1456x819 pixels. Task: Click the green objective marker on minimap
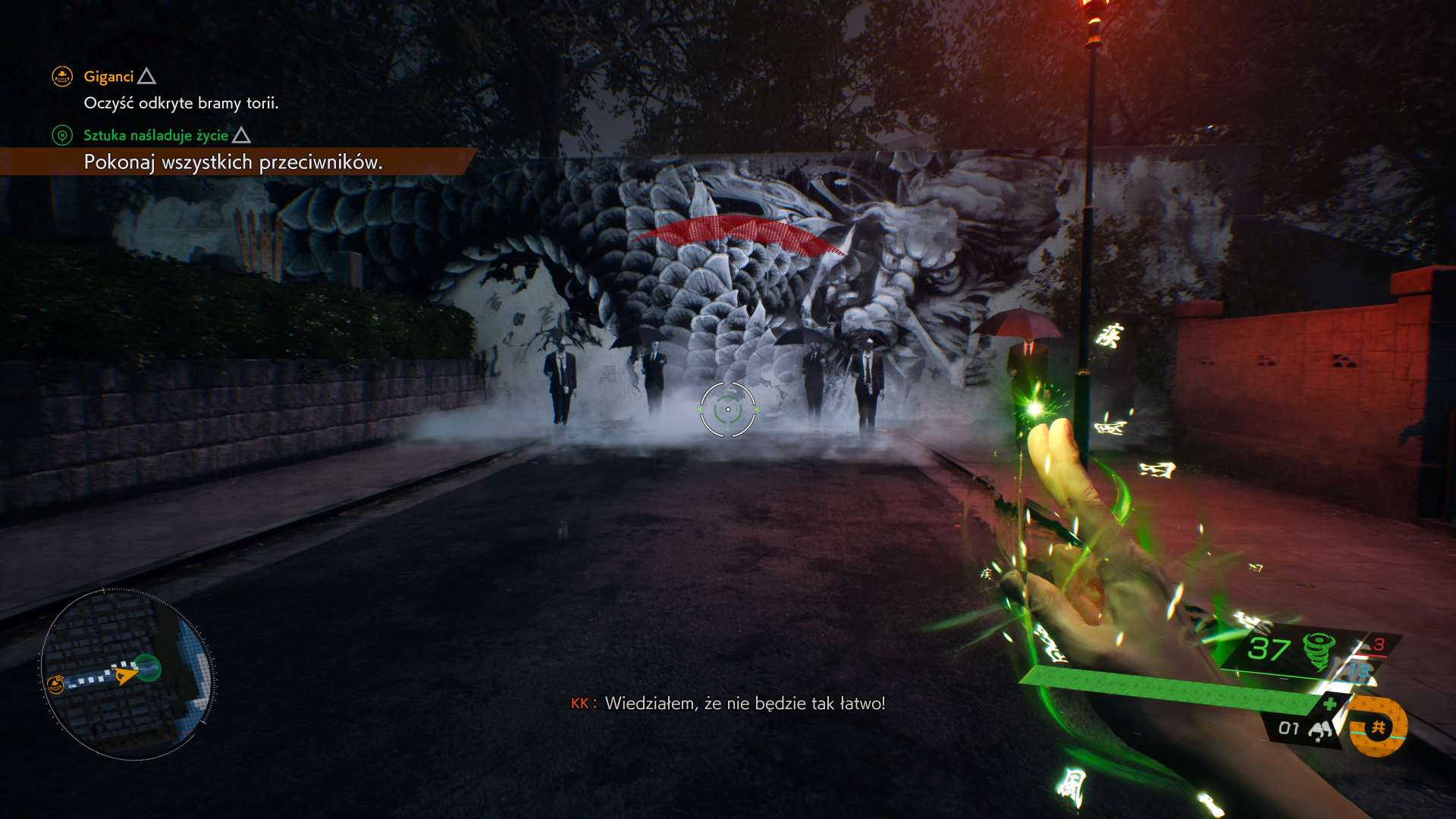(148, 668)
